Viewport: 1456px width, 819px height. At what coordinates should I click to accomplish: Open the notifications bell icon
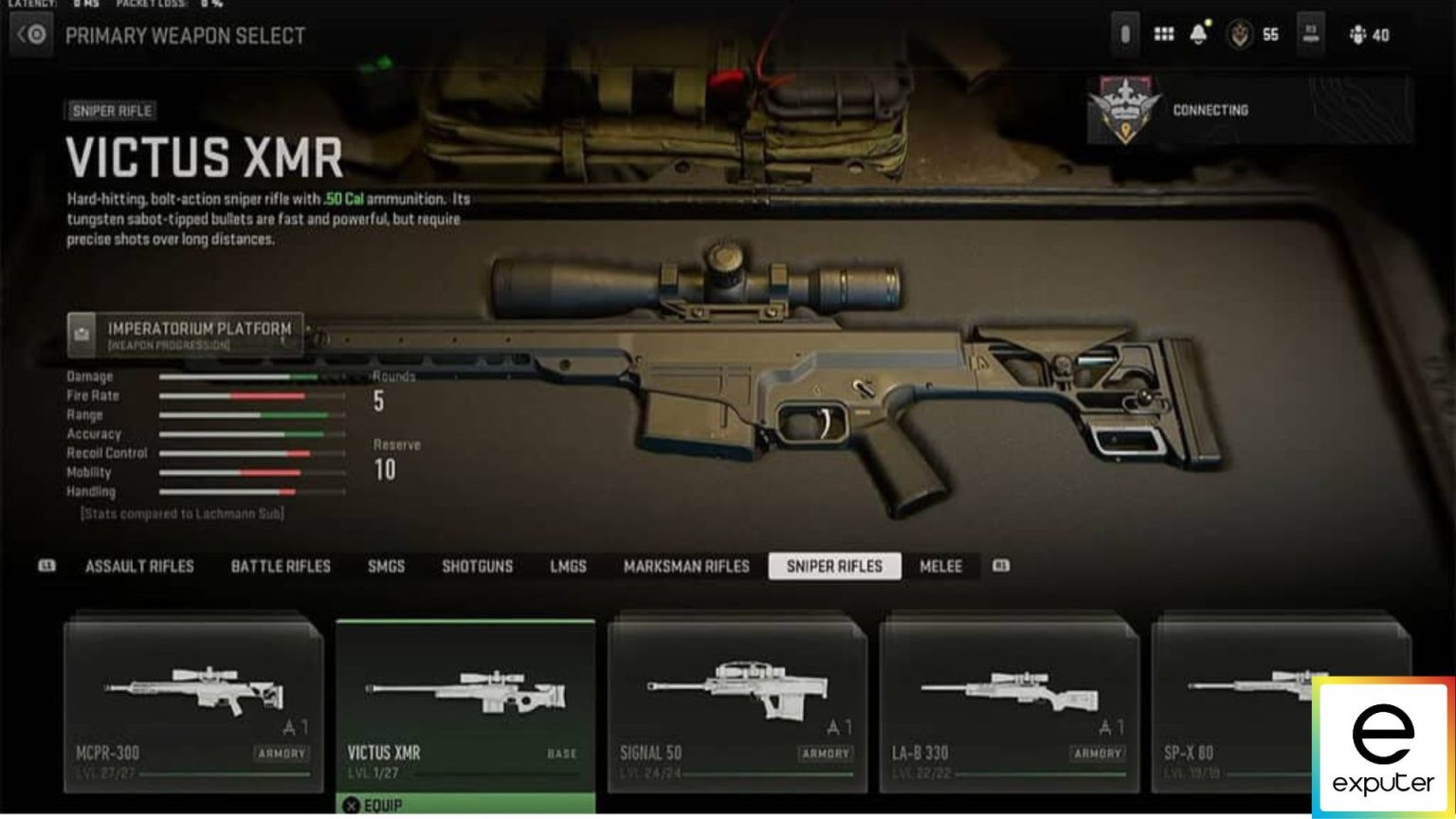tap(1198, 34)
